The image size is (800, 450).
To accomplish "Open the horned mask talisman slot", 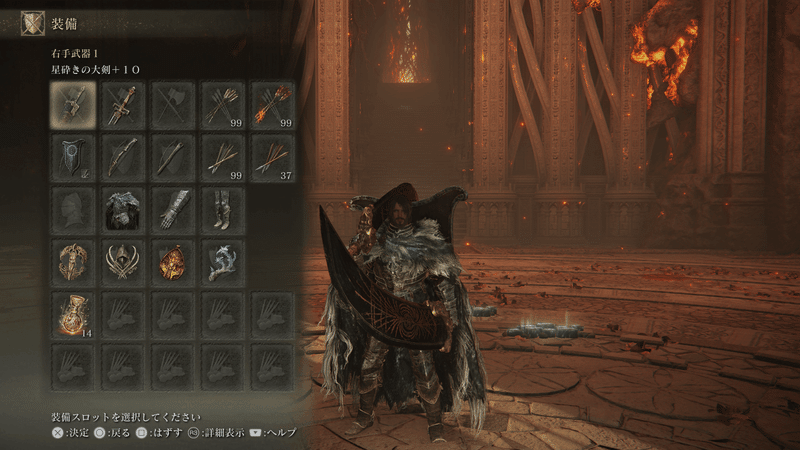I will tap(123, 261).
